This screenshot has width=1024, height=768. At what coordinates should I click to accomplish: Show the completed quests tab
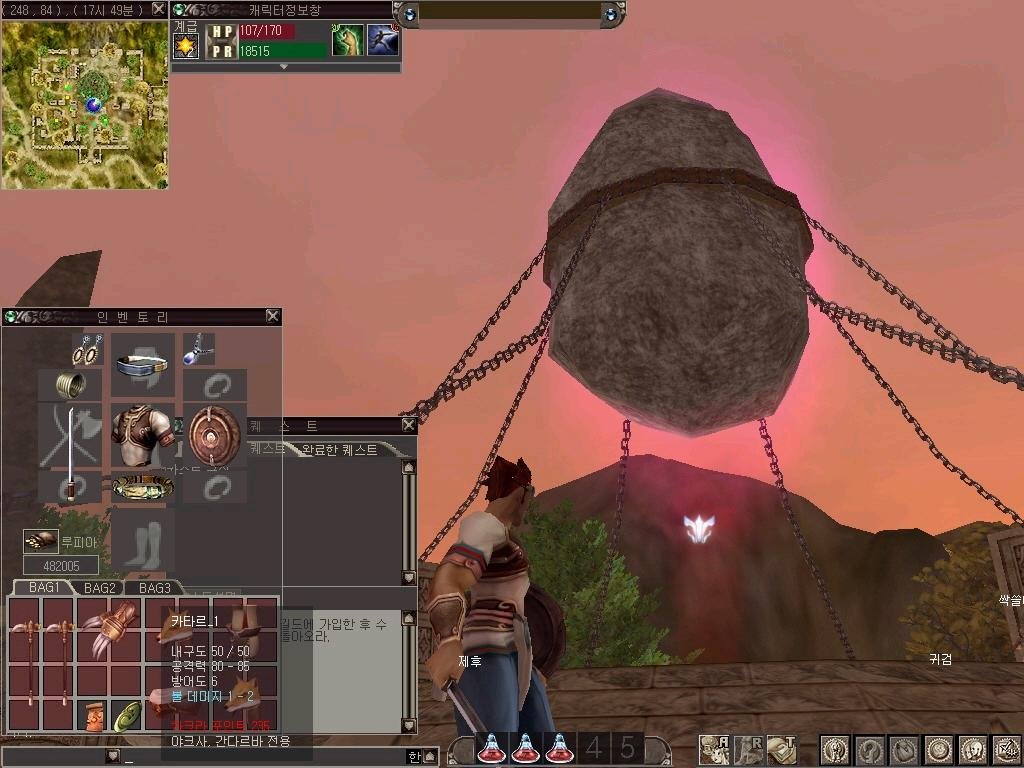pos(340,450)
